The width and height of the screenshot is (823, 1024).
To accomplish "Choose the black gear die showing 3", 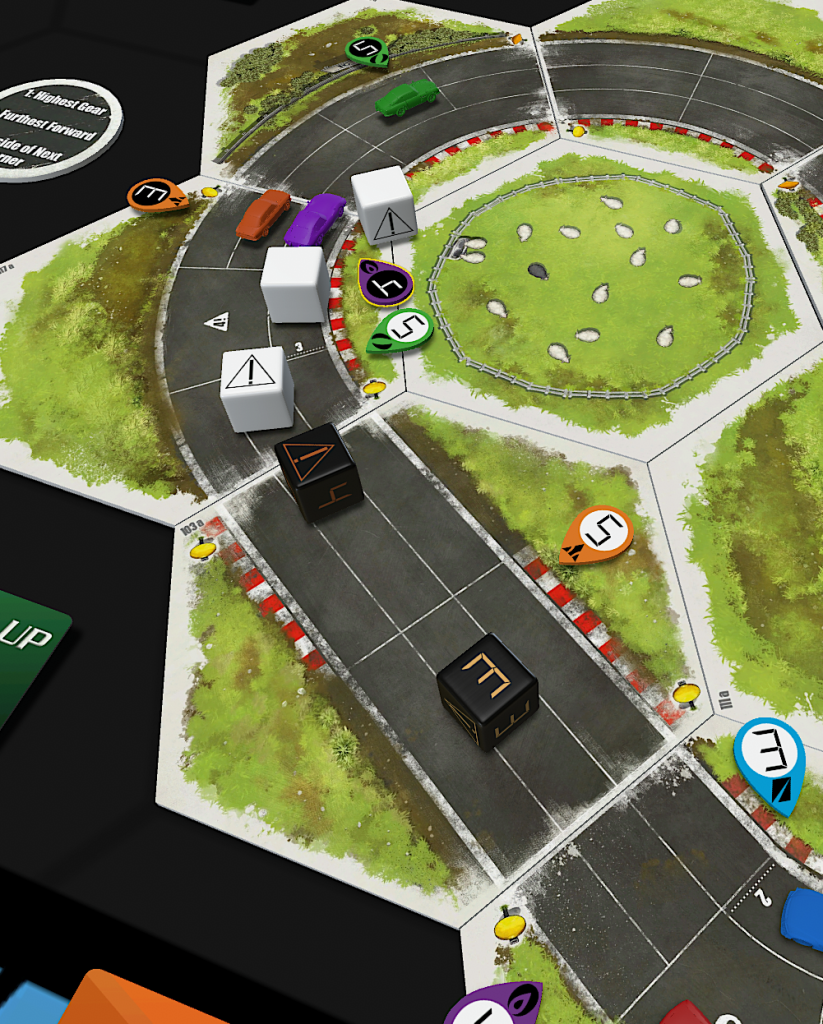I will tap(488, 690).
